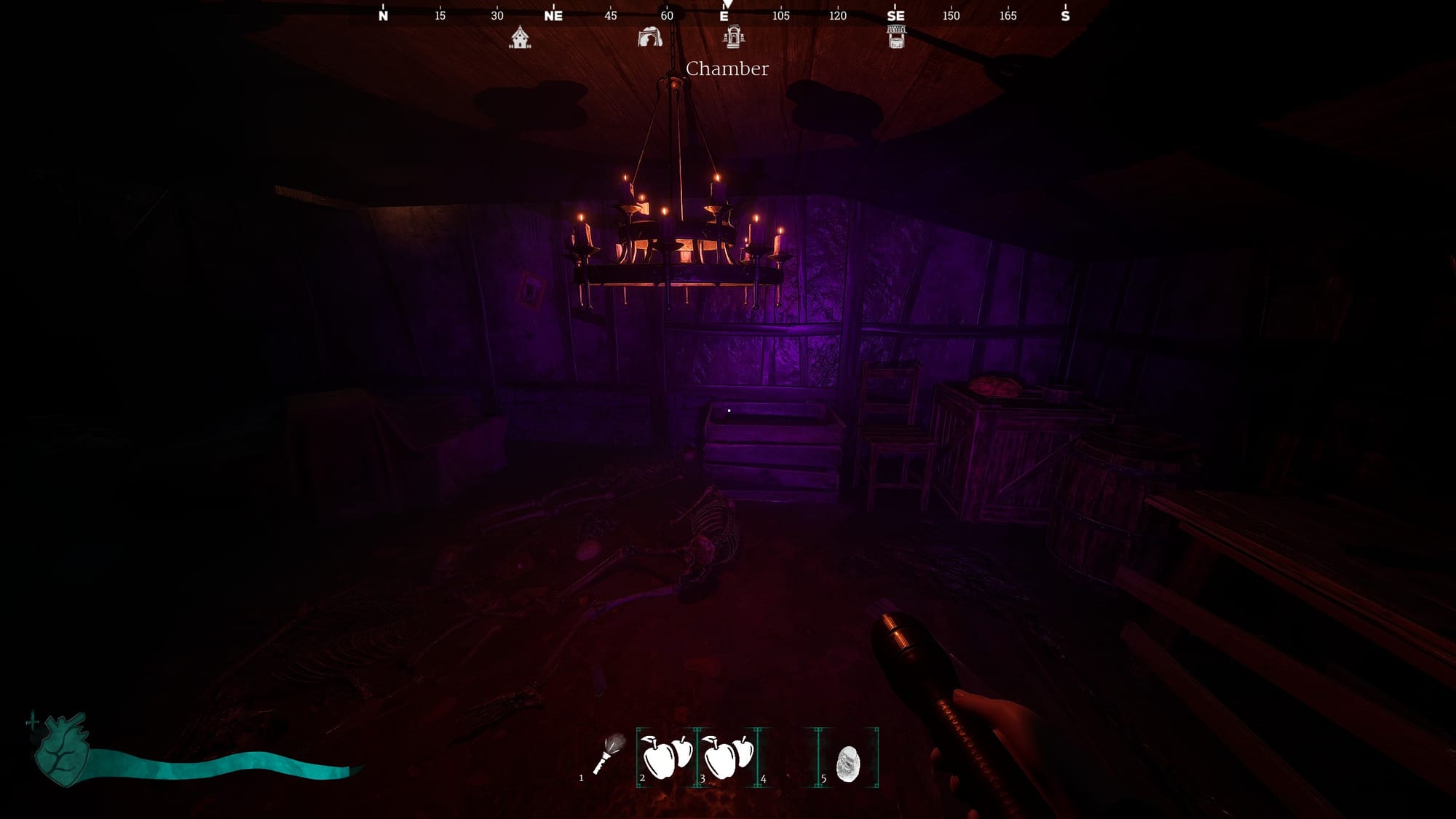The width and height of the screenshot is (1456, 819).
Task: Select the cave archway compass marker
Action: (x=649, y=37)
